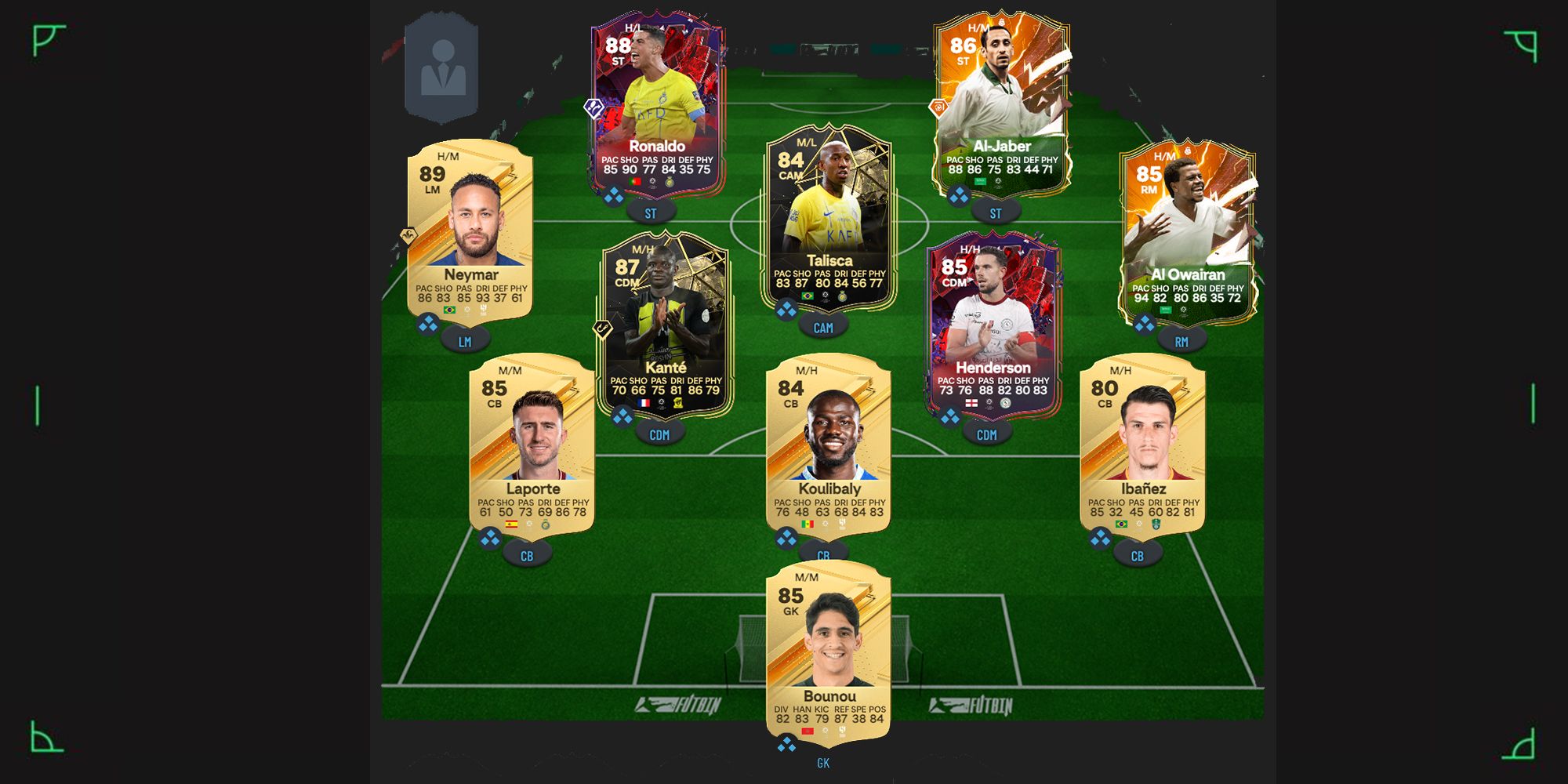Click the club badge on Kanté's card
The image size is (1568, 784).
tap(679, 405)
